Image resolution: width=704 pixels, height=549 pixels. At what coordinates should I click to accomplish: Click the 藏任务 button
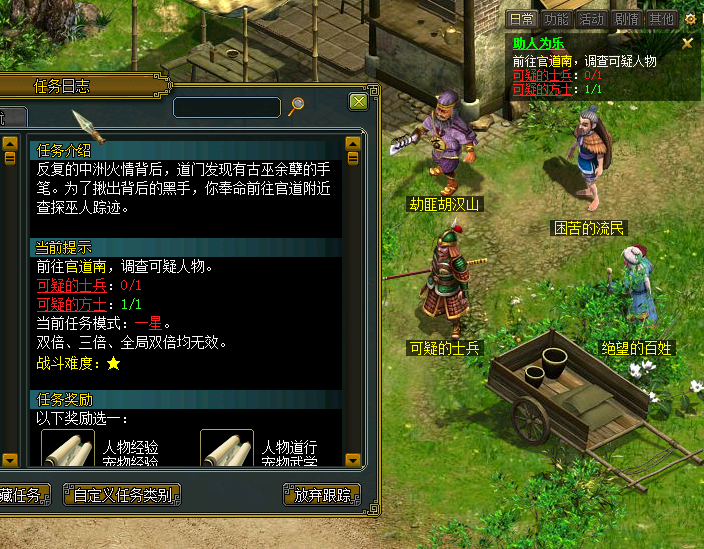(22, 494)
